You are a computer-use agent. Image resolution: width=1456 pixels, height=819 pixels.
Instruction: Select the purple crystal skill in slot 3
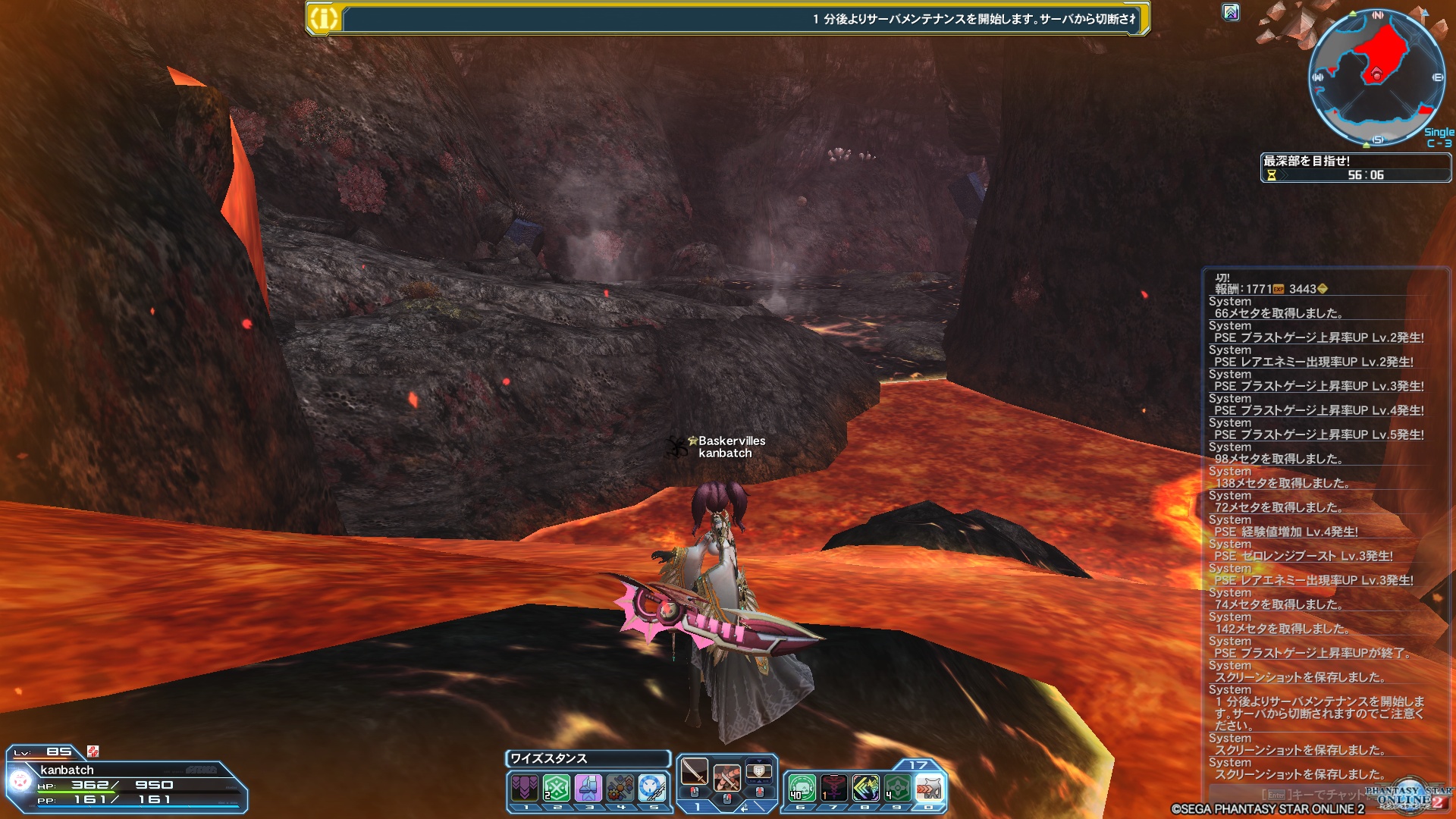588,788
